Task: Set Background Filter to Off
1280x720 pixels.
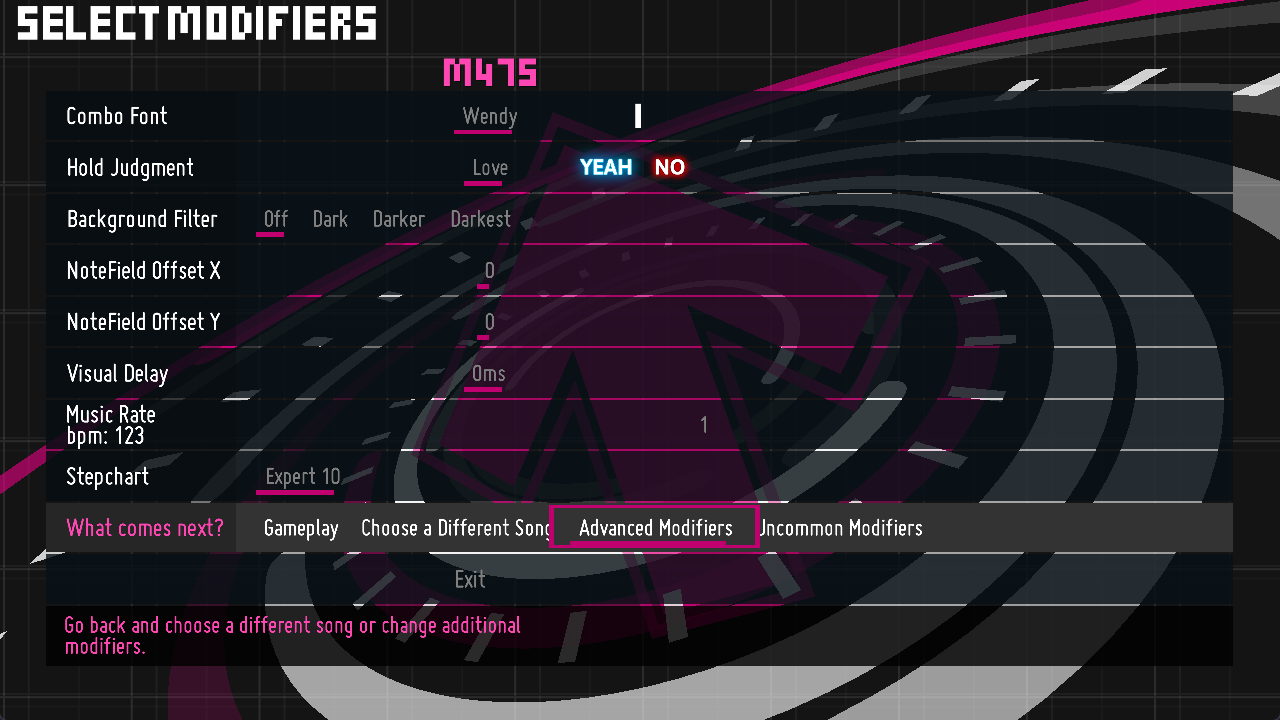Action: pos(275,219)
